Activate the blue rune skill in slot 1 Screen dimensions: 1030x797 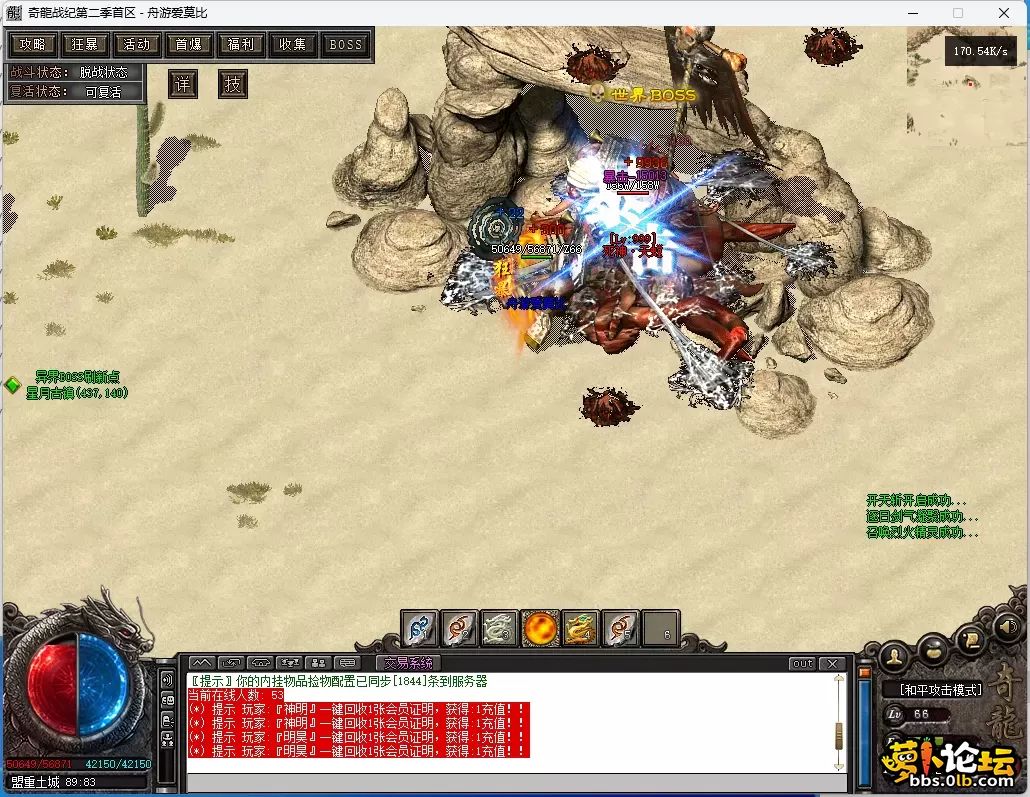point(420,629)
